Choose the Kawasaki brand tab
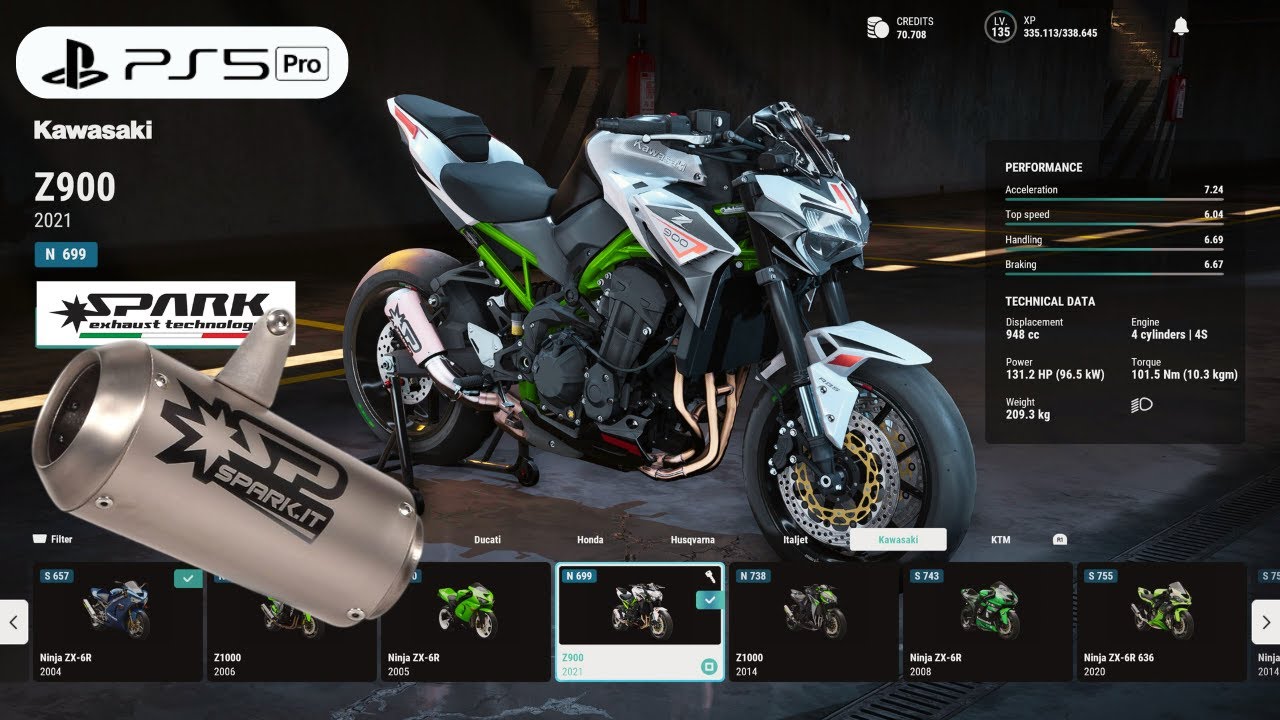The width and height of the screenshot is (1280, 720). point(898,540)
